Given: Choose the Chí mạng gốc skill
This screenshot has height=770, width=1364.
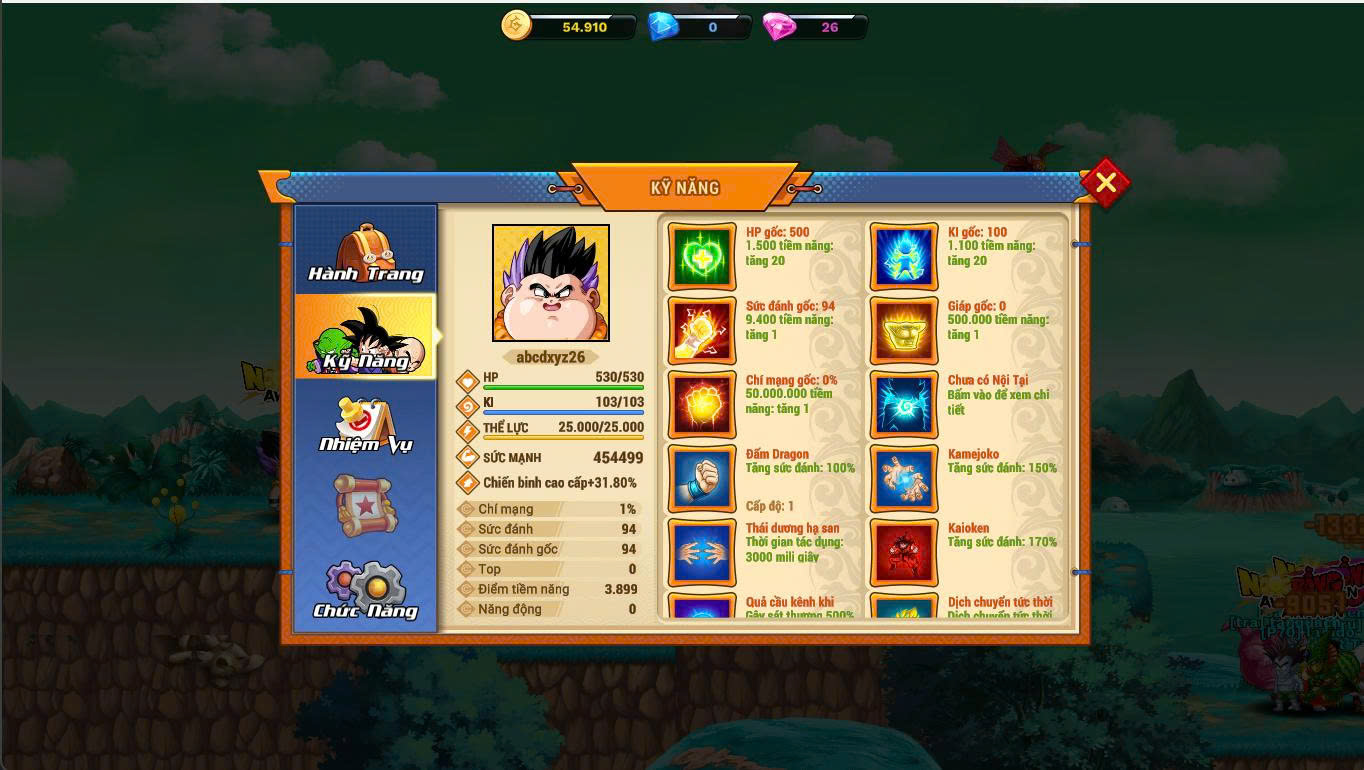Looking at the screenshot, I should 702,405.
